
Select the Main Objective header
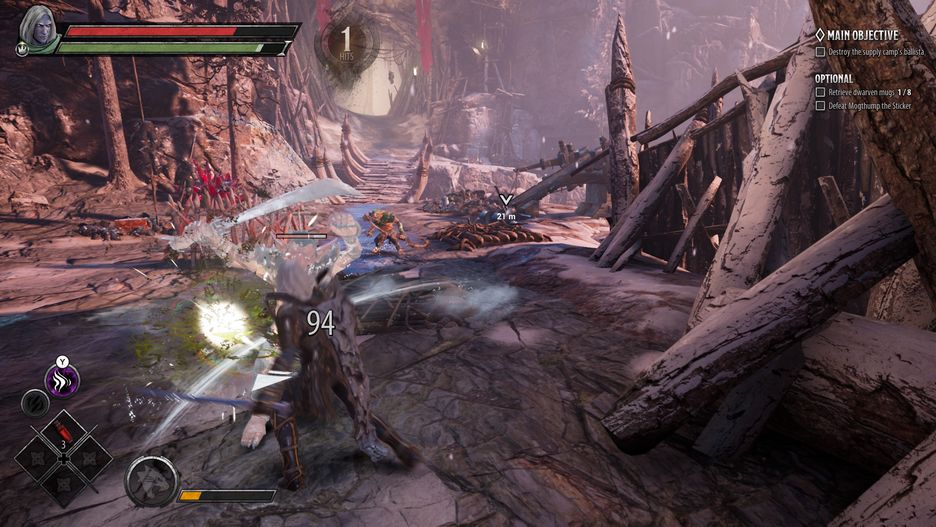point(862,35)
